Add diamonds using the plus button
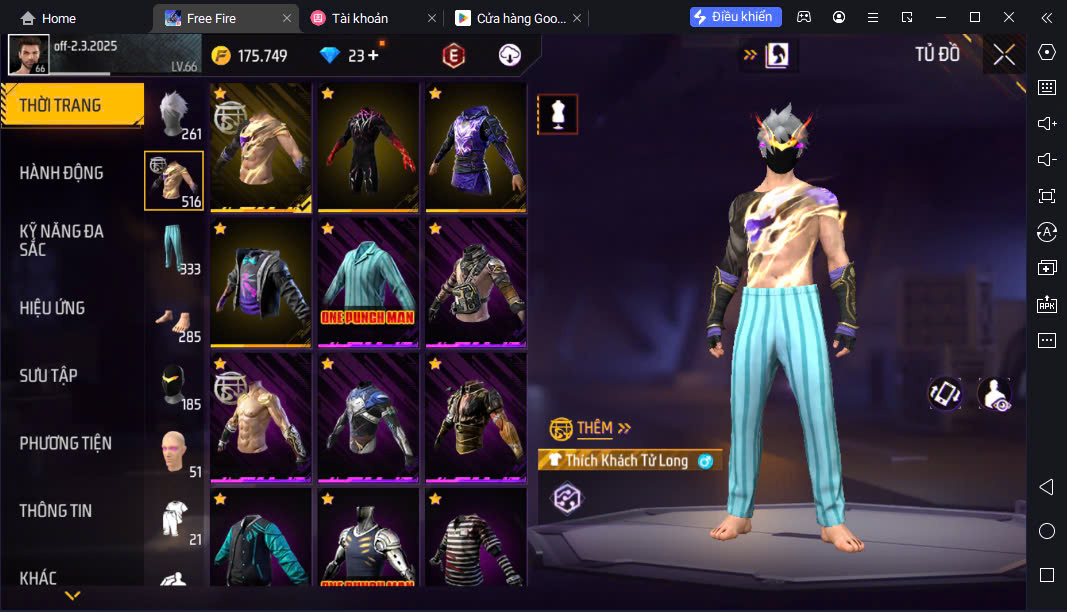Viewport: 1067px width, 612px height. (x=373, y=56)
